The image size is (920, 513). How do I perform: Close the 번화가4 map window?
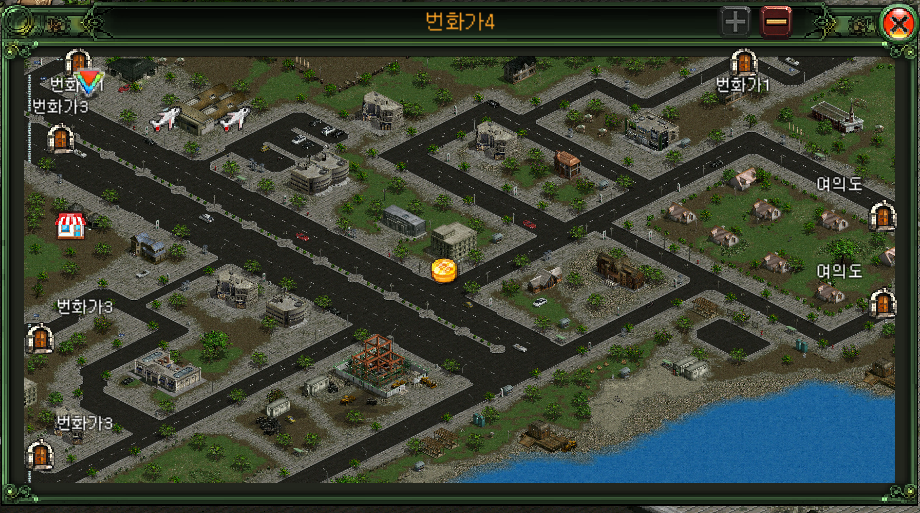[x=895, y=22]
